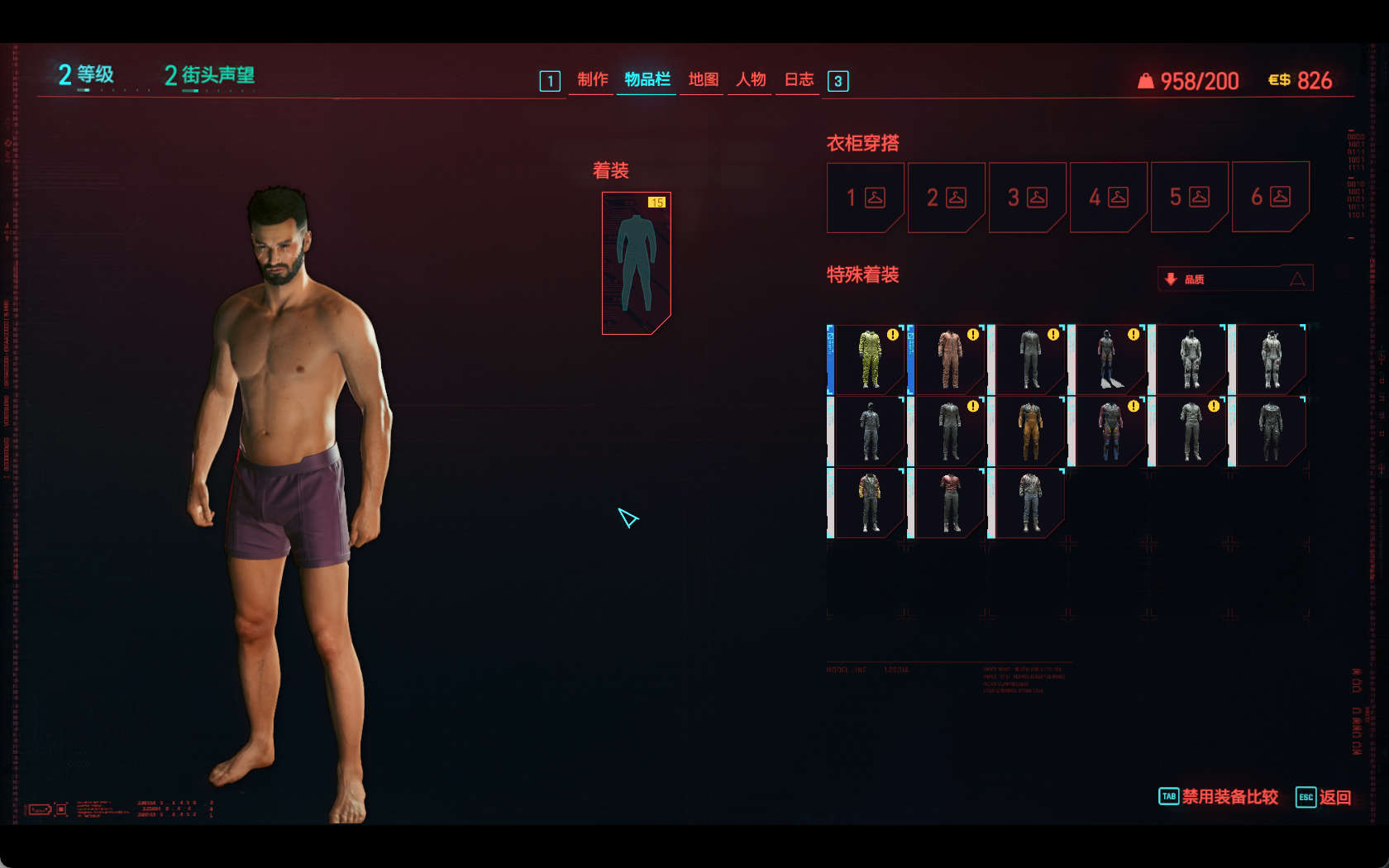The image size is (1389, 868).
Task: Click the 返回 back button
Action: [1325, 797]
